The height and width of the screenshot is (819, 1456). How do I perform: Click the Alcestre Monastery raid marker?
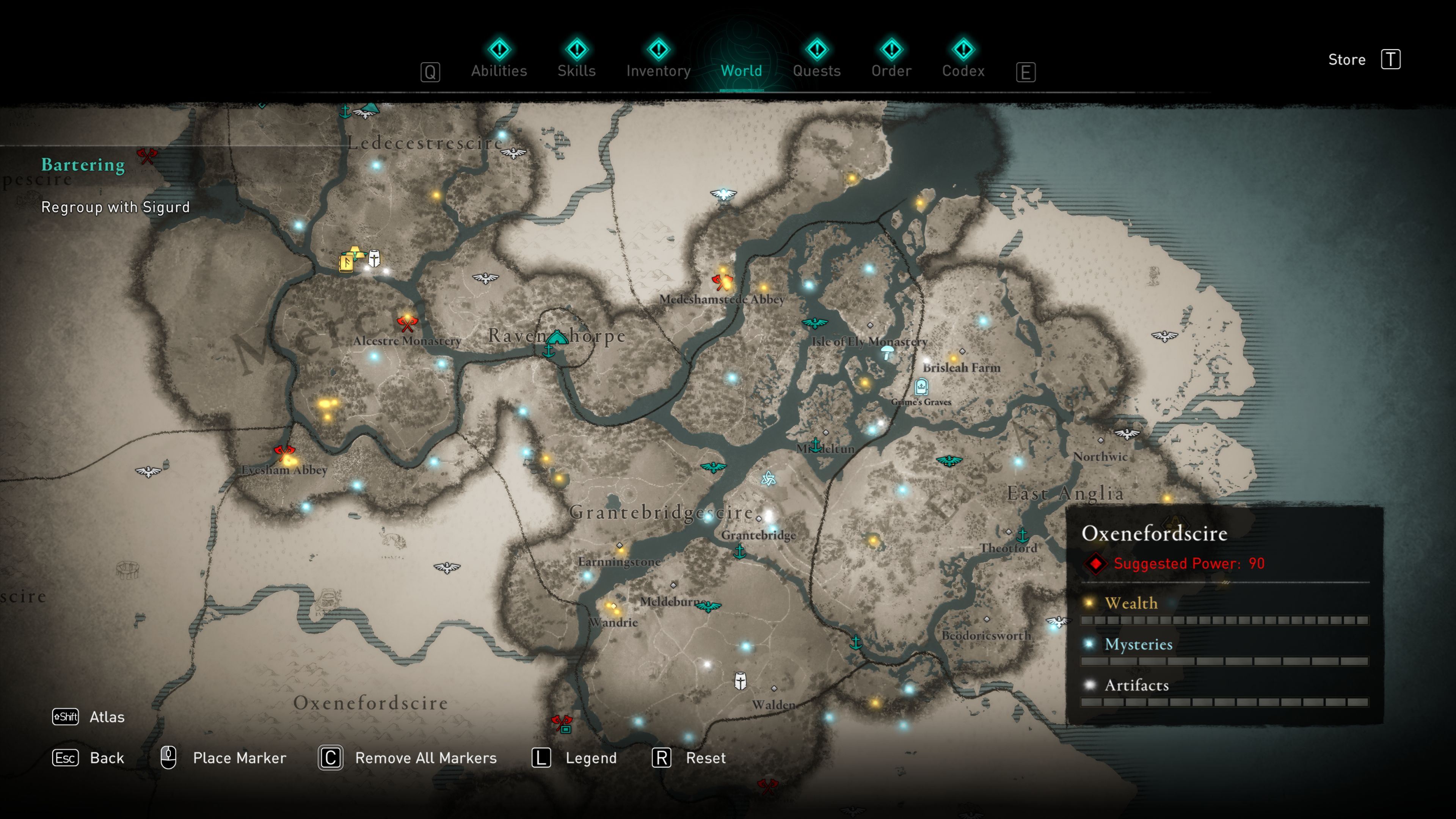point(406,323)
